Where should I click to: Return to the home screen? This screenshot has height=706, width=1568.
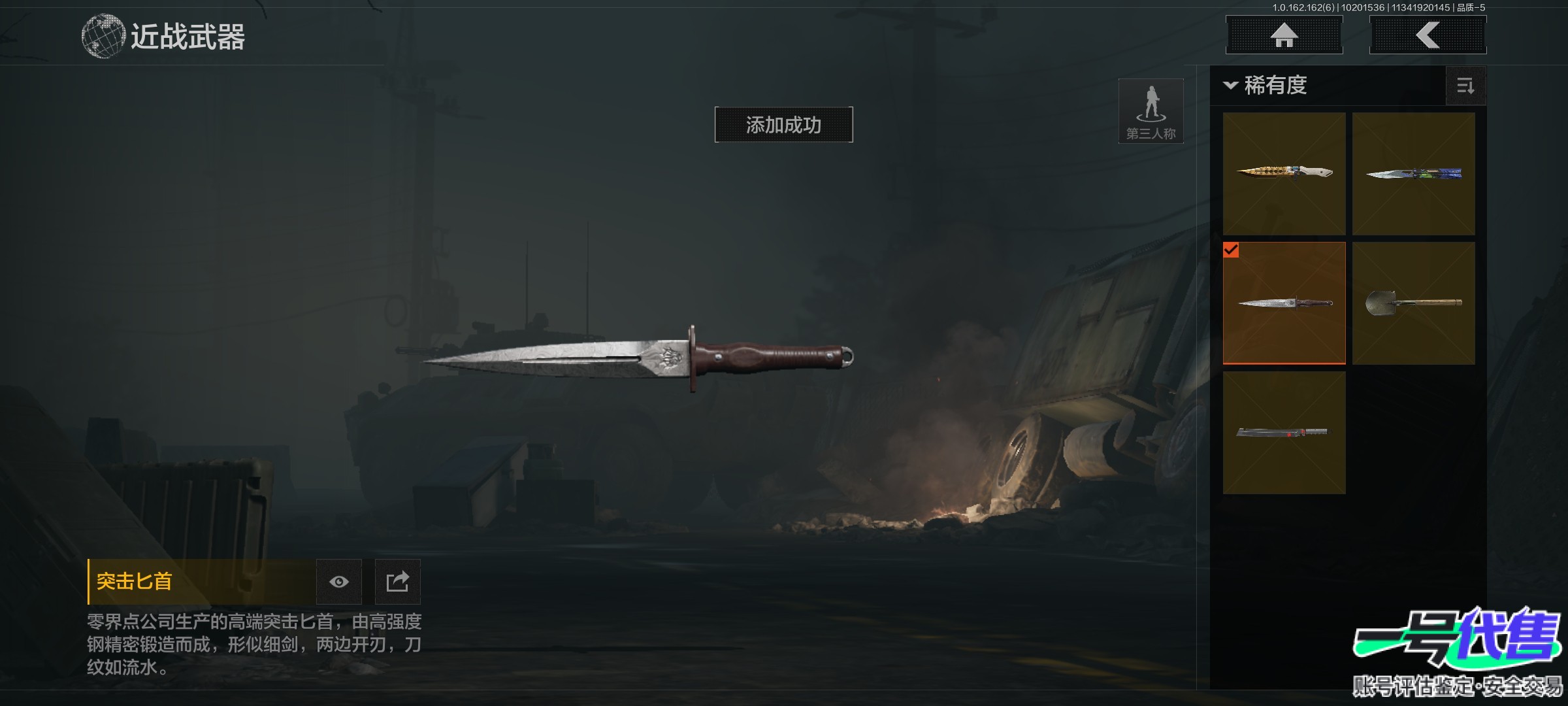click(x=1284, y=35)
